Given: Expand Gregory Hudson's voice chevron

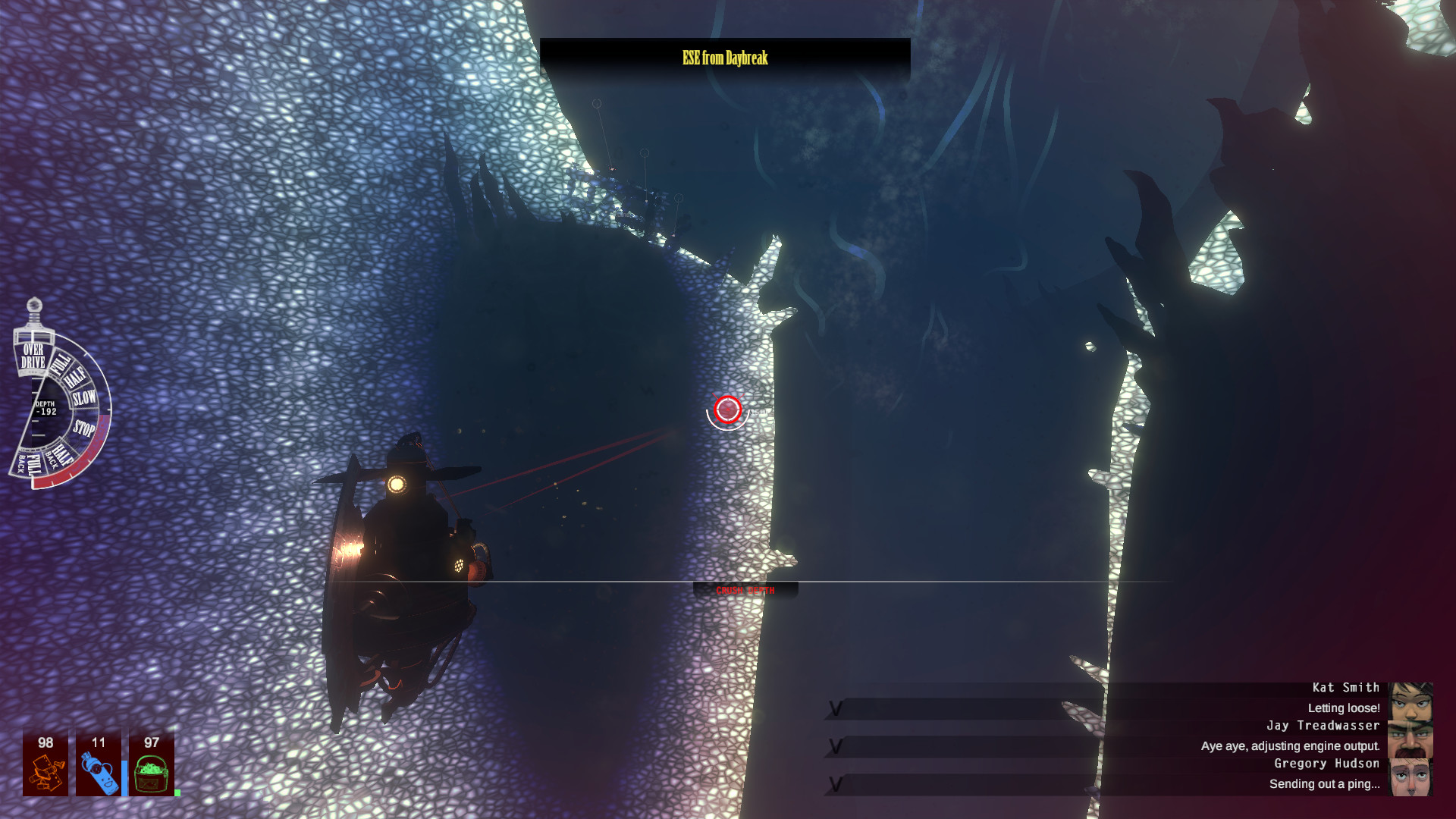Looking at the screenshot, I should pos(836,785).
